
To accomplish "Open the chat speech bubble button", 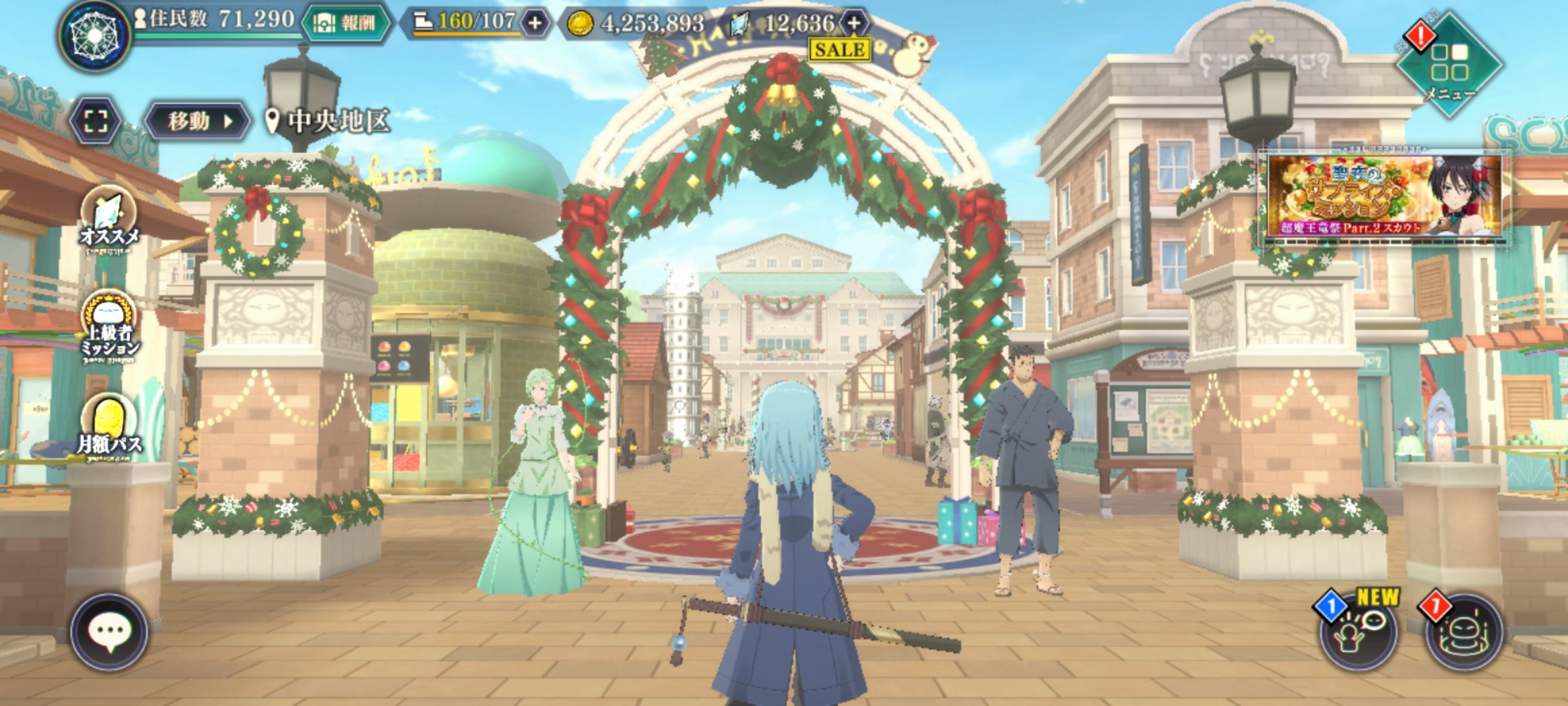I will [x=109, y=631].
